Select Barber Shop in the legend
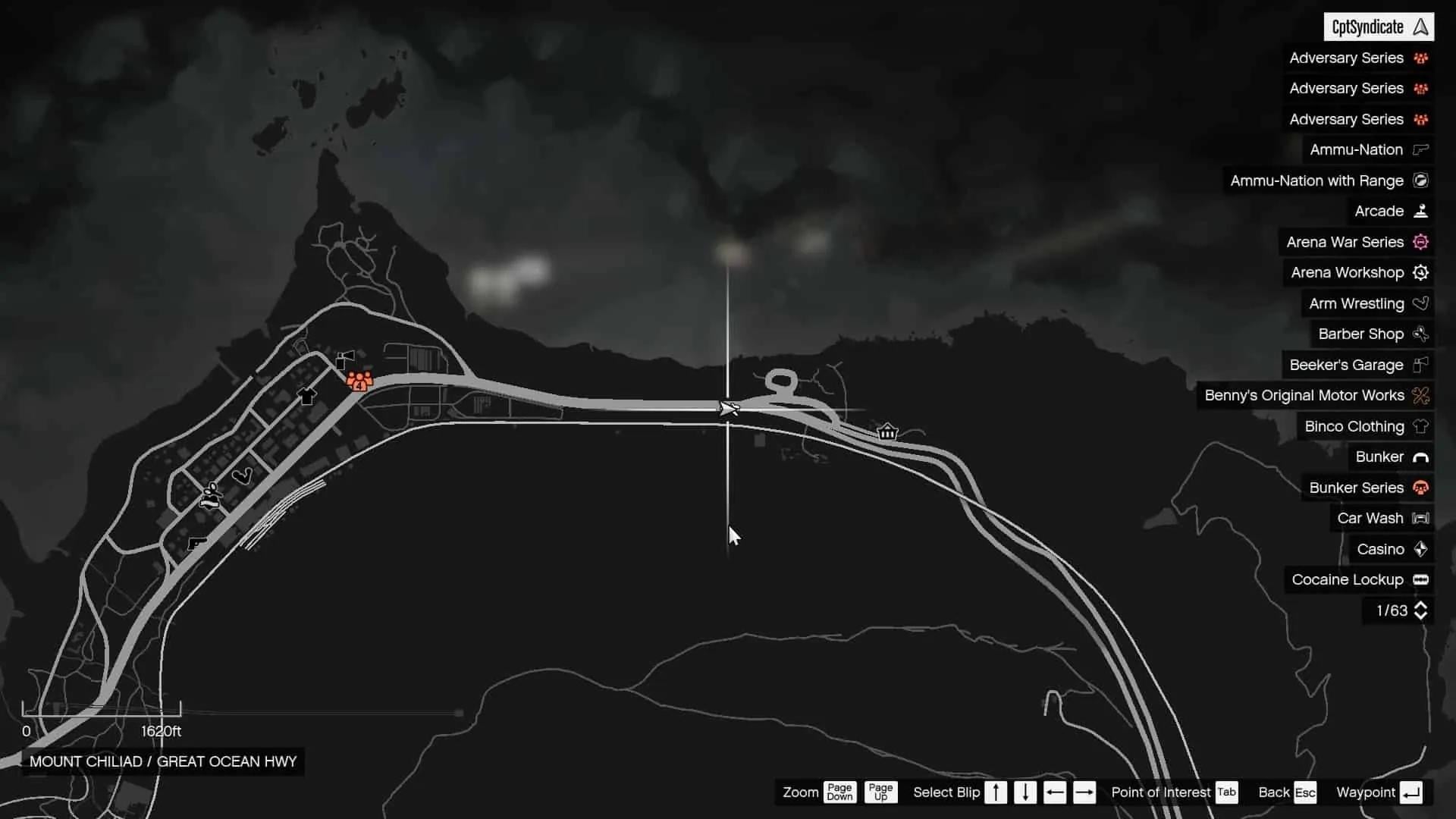 [1372, 334]
